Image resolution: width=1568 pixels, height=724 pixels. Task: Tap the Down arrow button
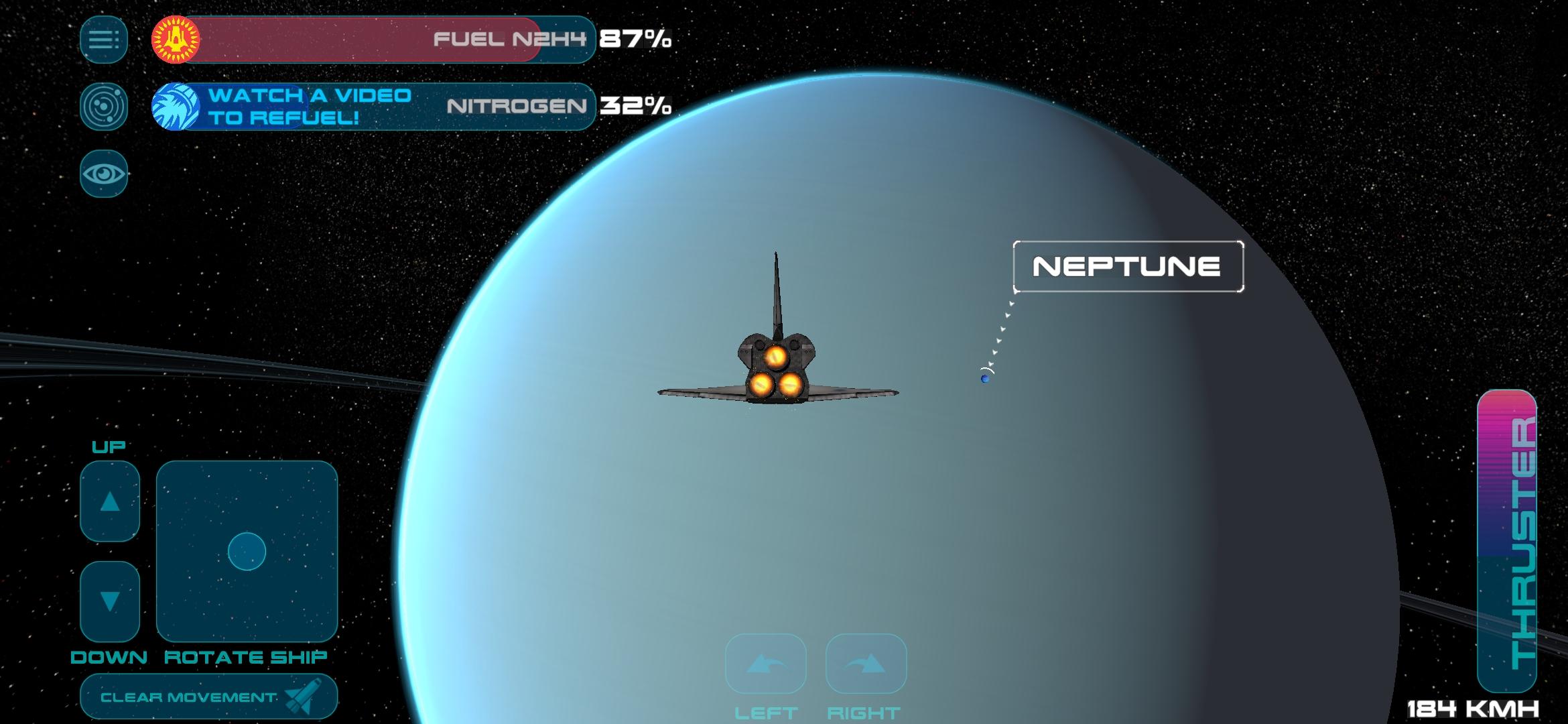coord(110,601)
